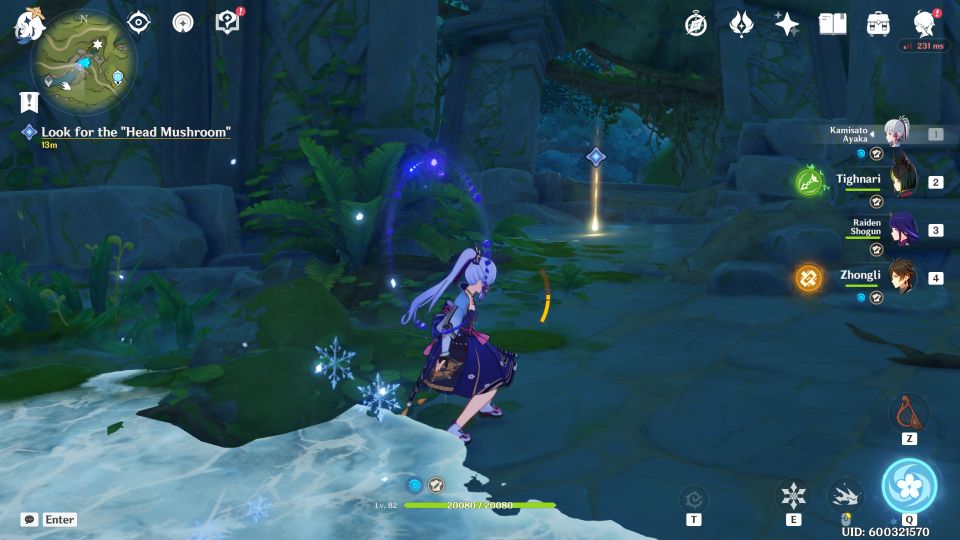The width and height of the screenshot is (960, 540).
Task: Activate Ayaka's cherry blossom elemental burst
Action: click(909, 486)
